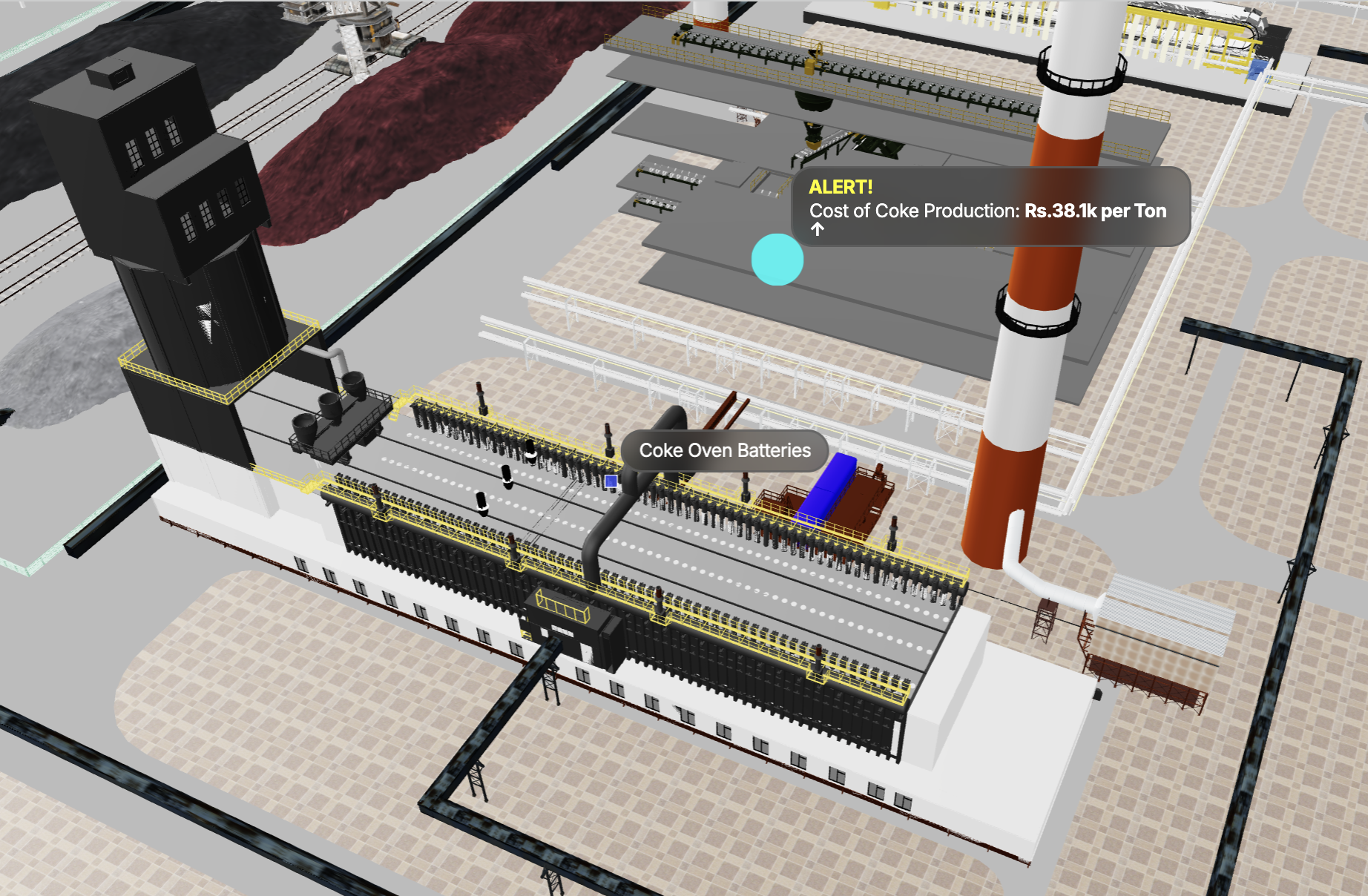Select the Coke Oven Batteries label
Image resolution: width=1368 pixels, height=896 pixels.
point(724,450)
